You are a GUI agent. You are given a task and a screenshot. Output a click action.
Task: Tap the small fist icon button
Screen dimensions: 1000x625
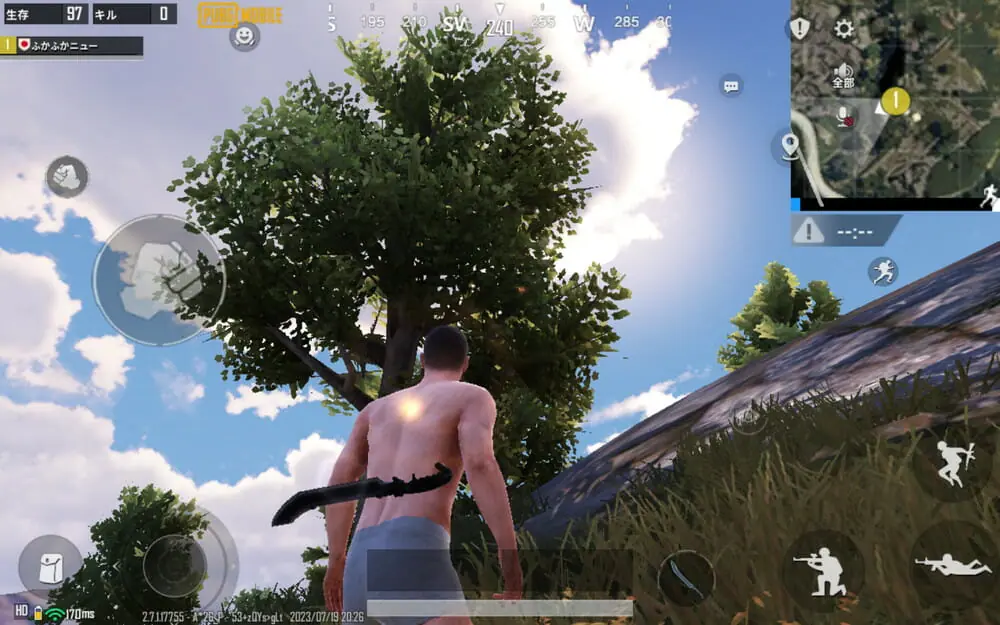(67, 177)
